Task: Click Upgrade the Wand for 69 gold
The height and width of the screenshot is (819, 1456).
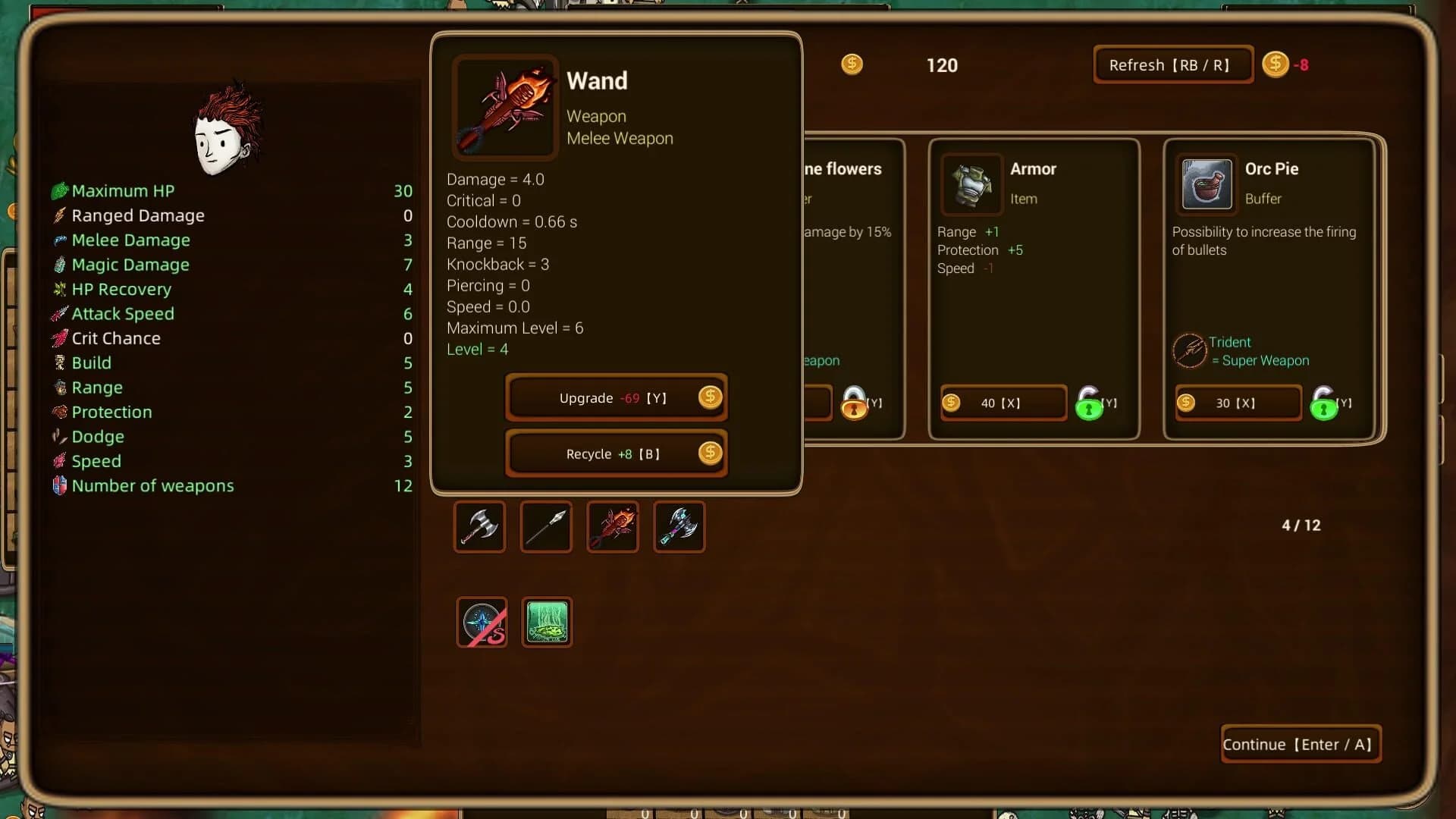Action: click(616, 397)
